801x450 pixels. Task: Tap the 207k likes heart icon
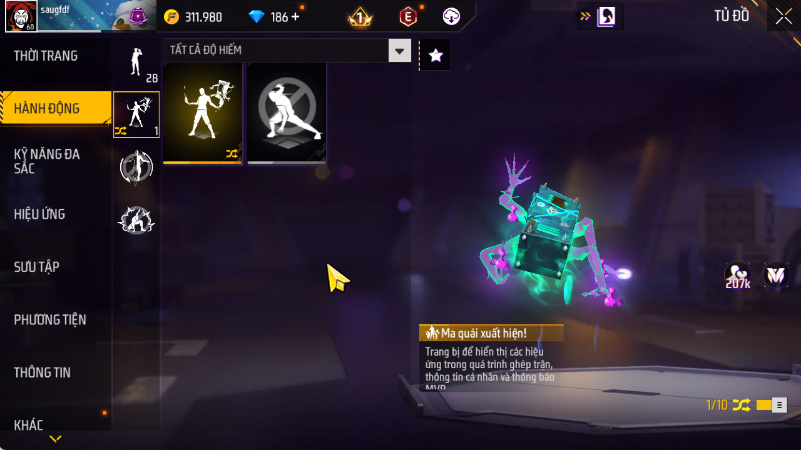pos(739,276)
